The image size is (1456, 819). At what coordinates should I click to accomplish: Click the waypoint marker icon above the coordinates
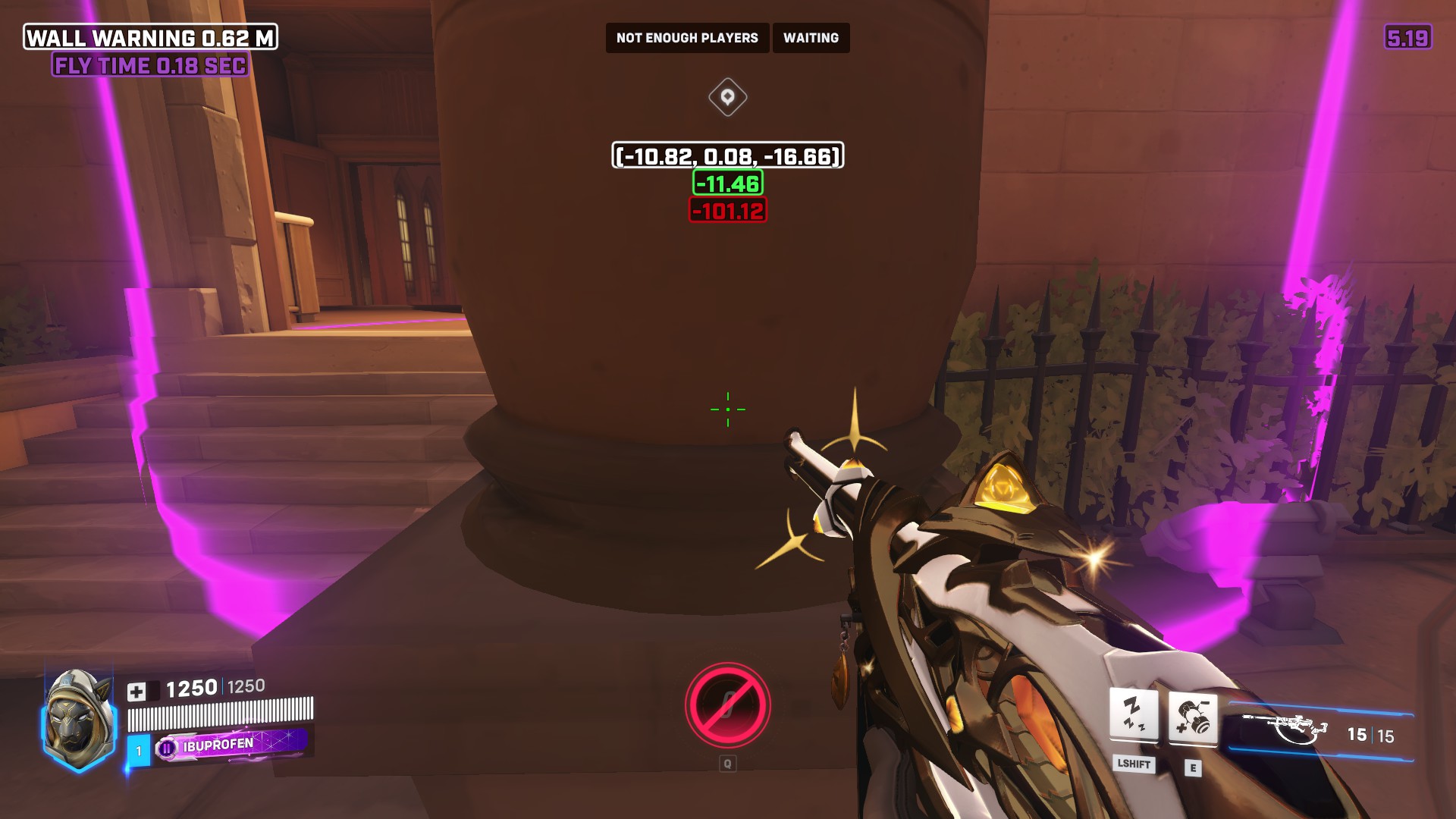[x=727, y=96]
